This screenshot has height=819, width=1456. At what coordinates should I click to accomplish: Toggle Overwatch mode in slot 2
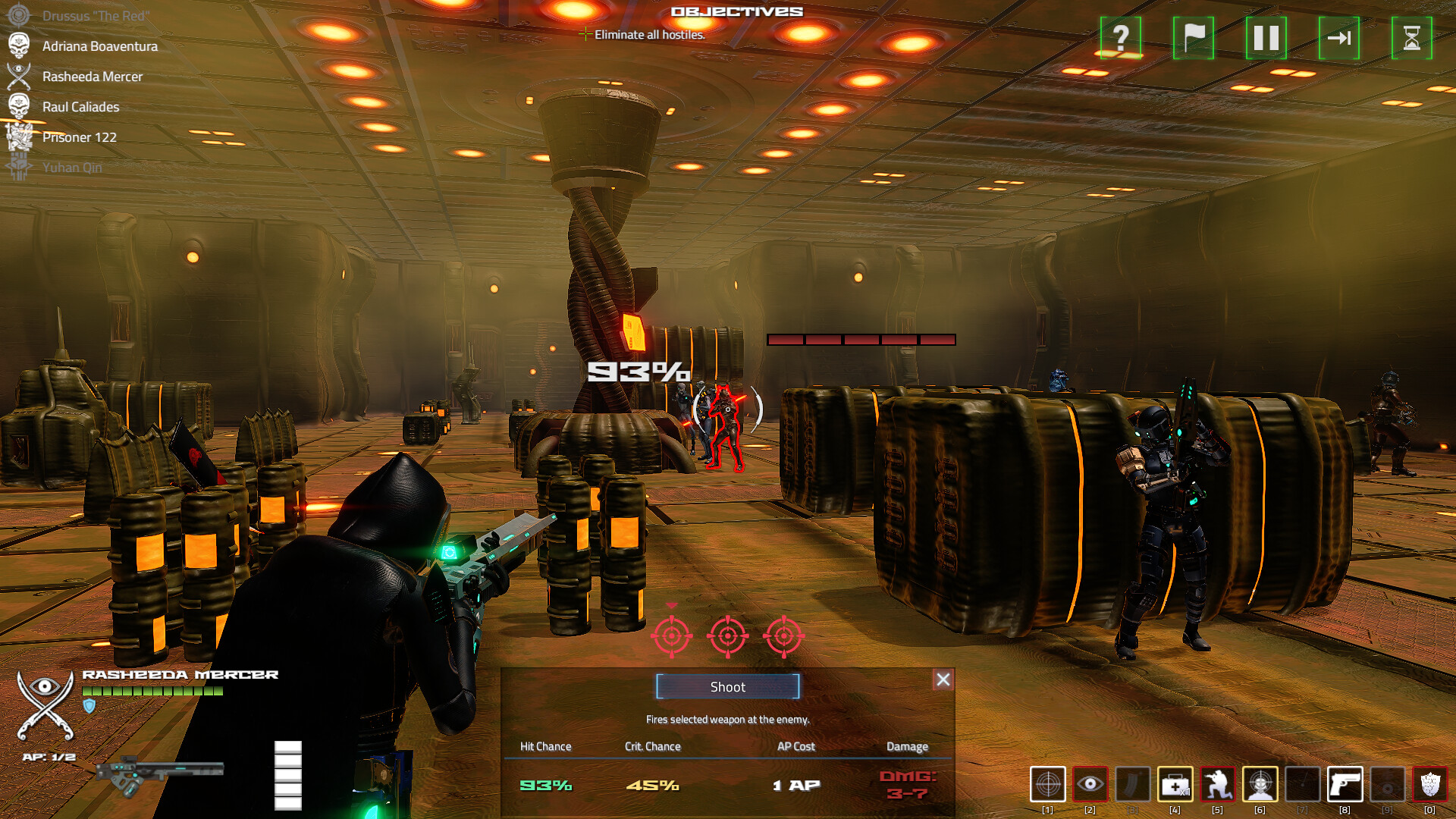1091,785
